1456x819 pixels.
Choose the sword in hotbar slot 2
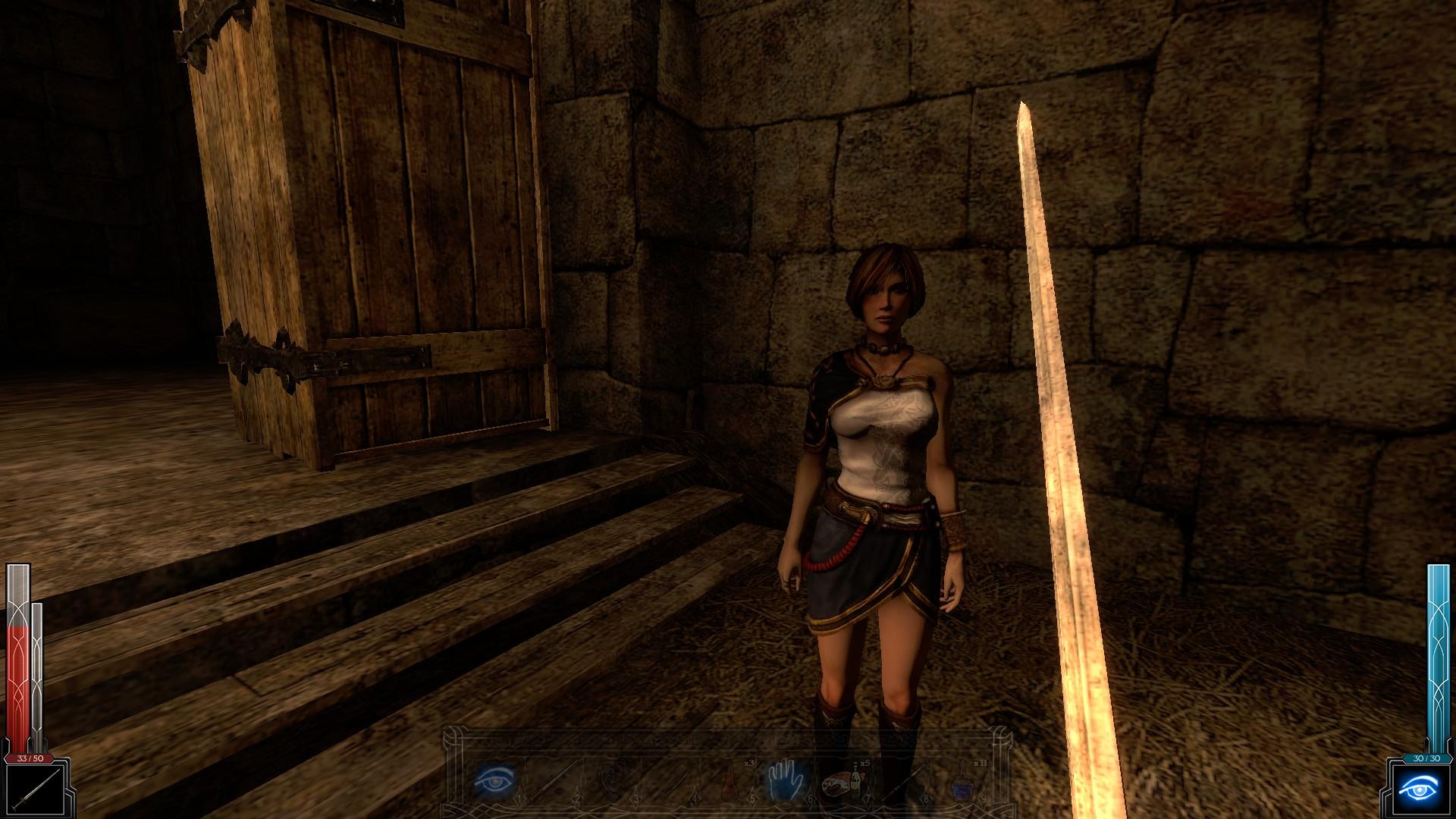pos(555,781)
